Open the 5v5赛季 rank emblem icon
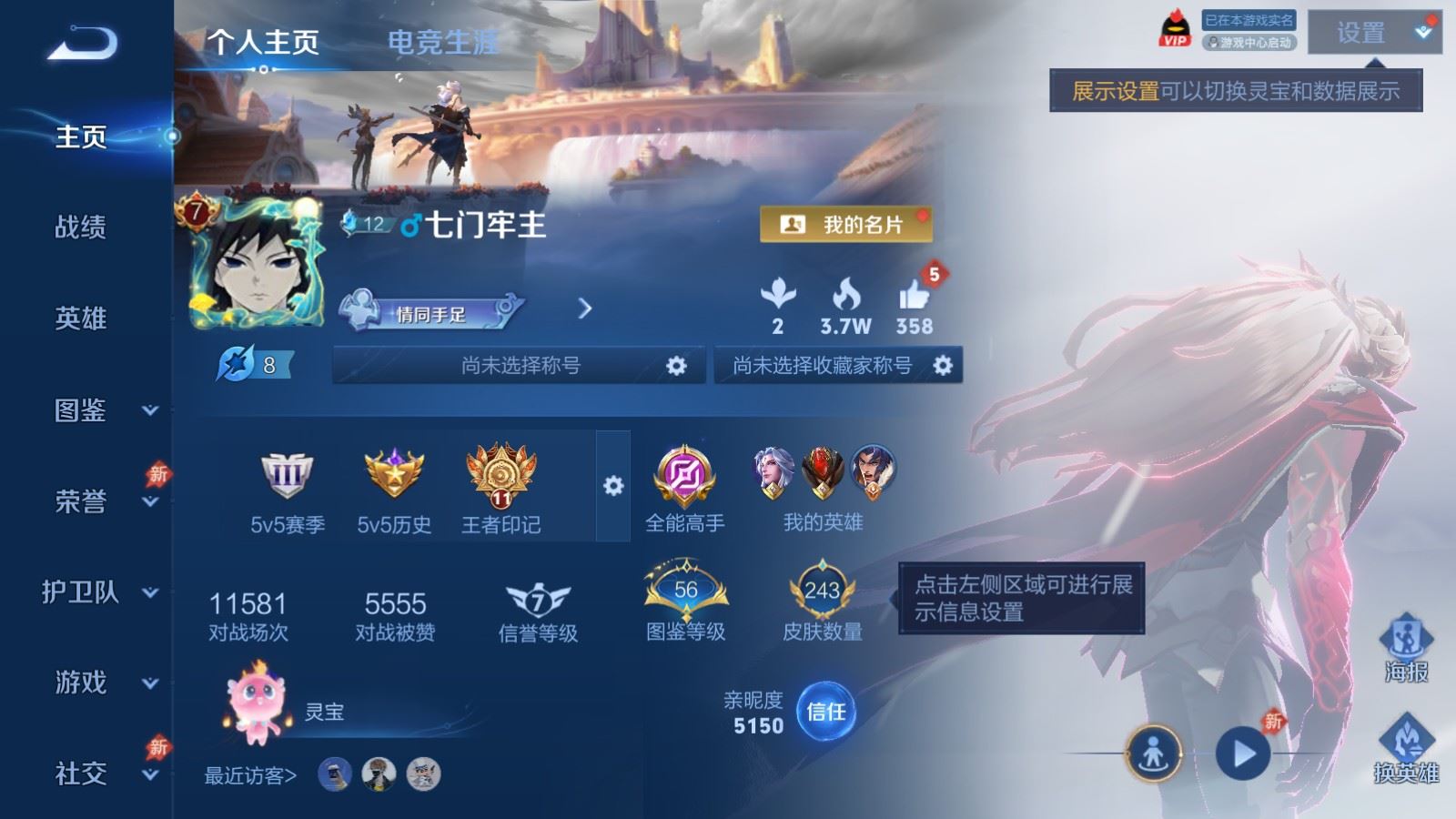The height and width of the screenshot is (819, 1456). click(x=287, y=475)
